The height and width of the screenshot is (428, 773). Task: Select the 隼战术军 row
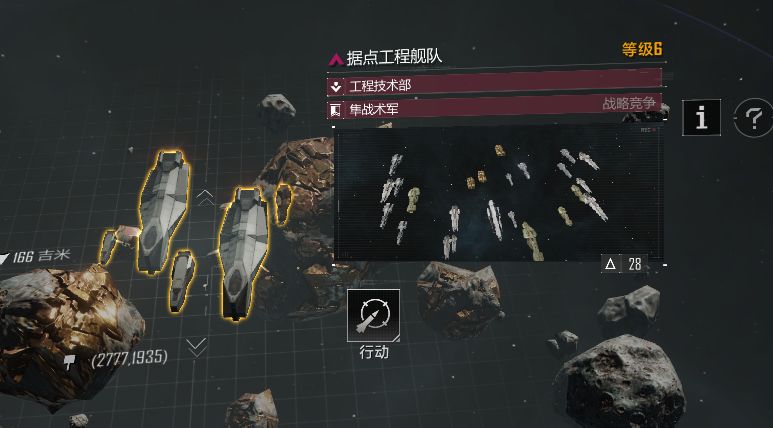point(495,109)
